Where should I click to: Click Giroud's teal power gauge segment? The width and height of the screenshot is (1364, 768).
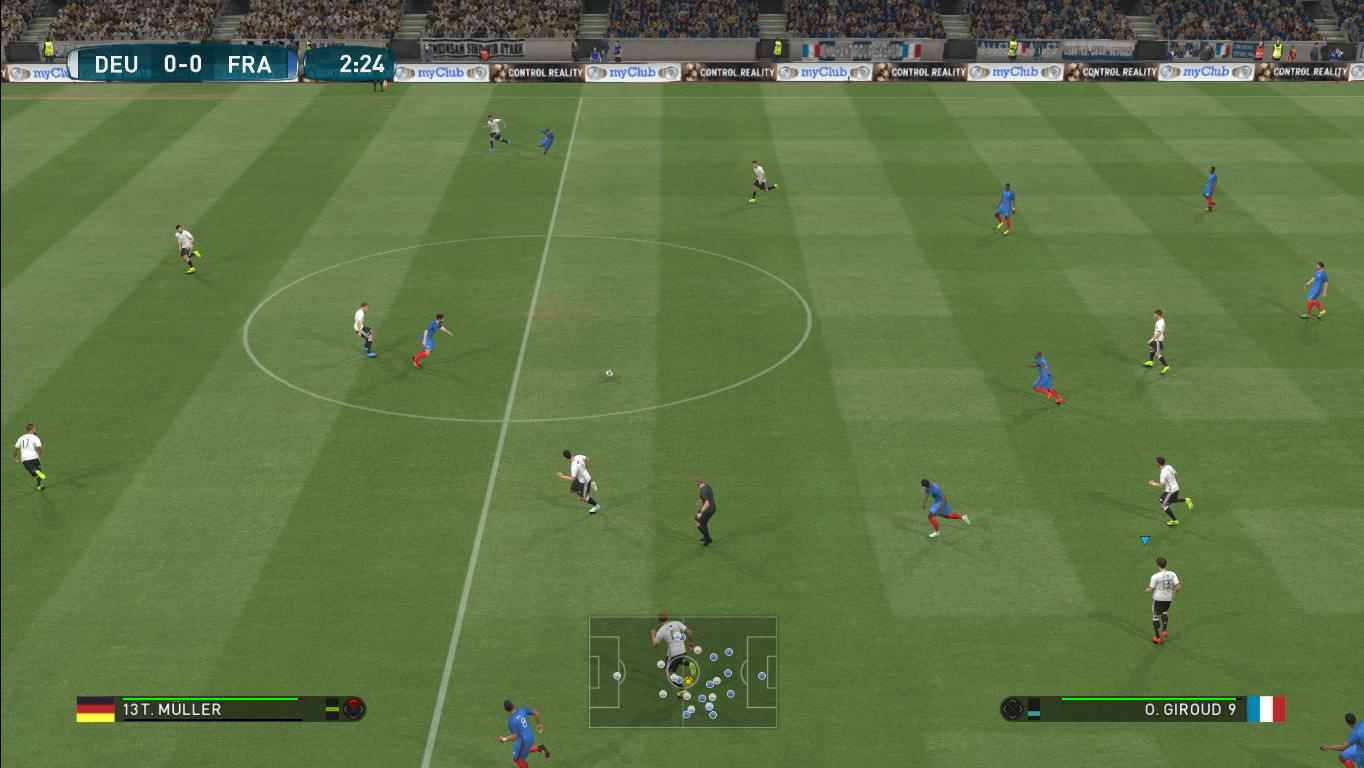point(1033,713)
